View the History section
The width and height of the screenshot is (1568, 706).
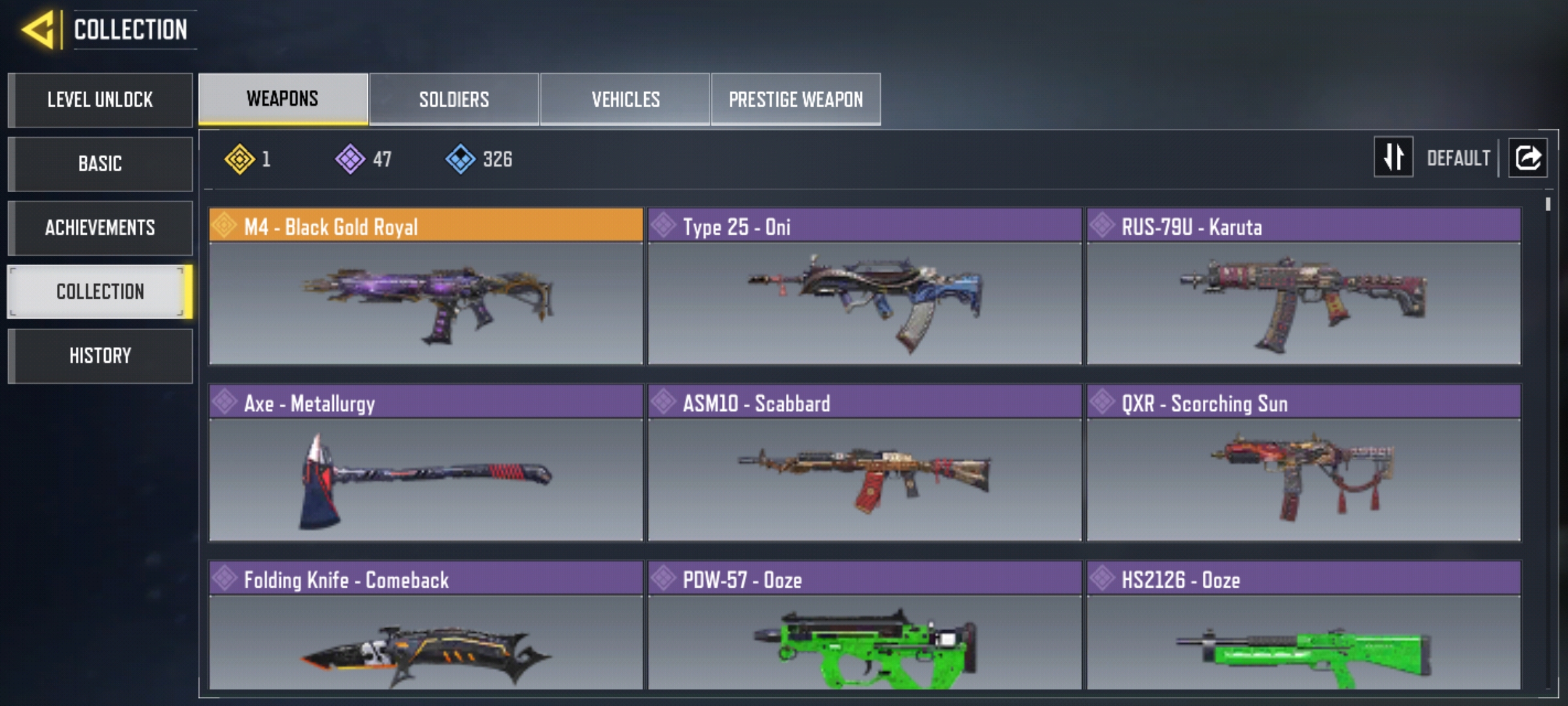point(100,356)
